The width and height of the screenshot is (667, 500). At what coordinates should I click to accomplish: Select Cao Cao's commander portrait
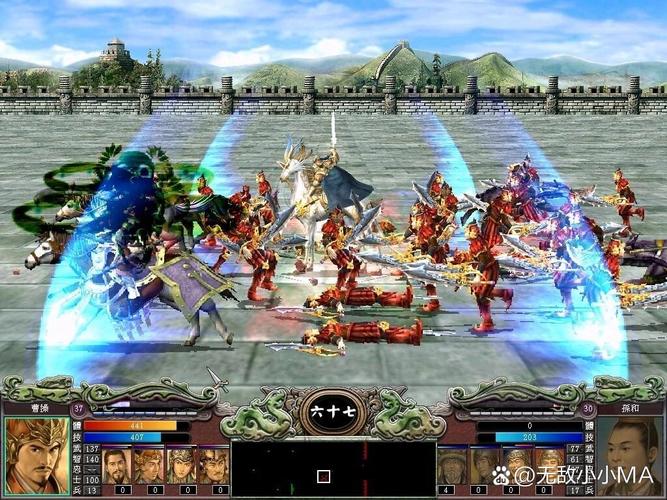pos(37,455)
